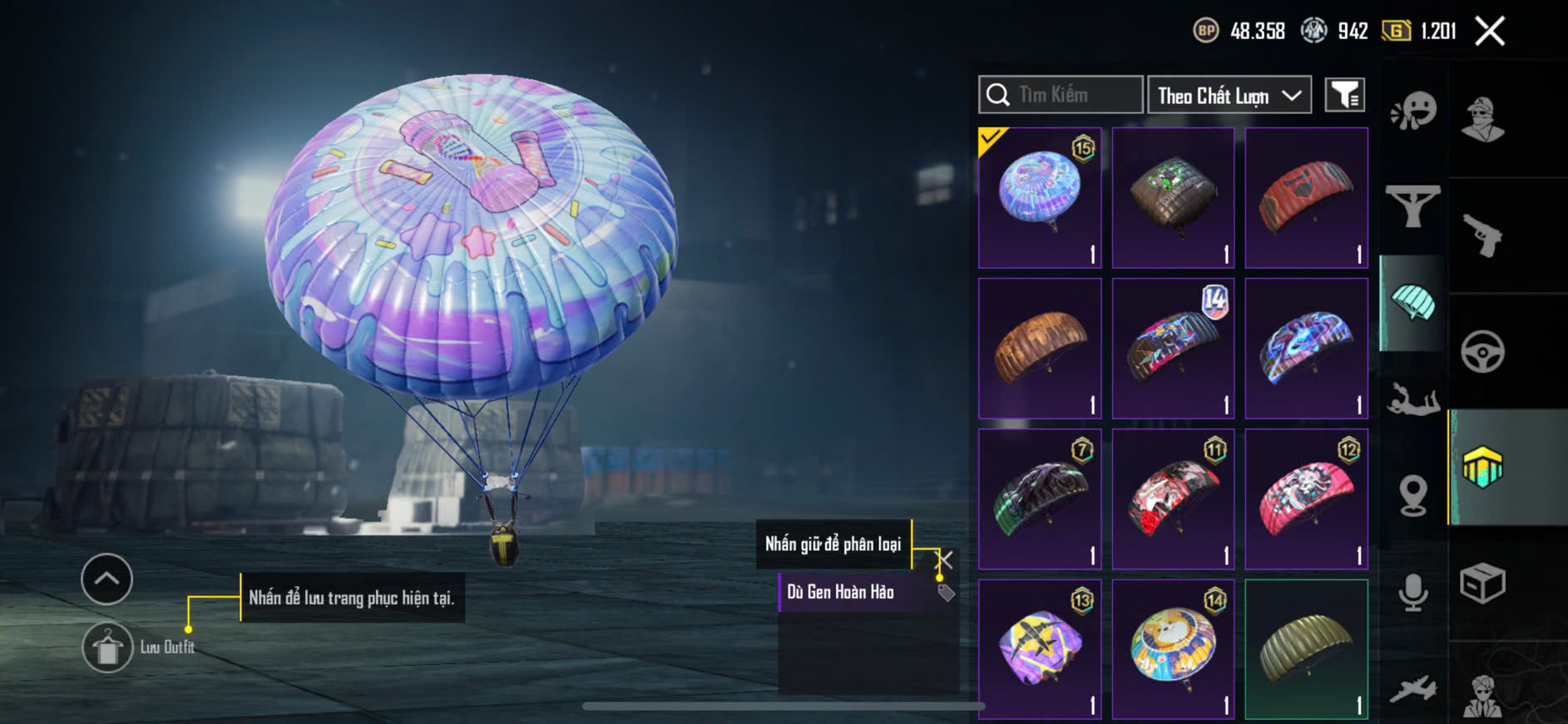Close the inventory screen with the X
This screenshot has width=1568, height=724.
[1489, 32]
